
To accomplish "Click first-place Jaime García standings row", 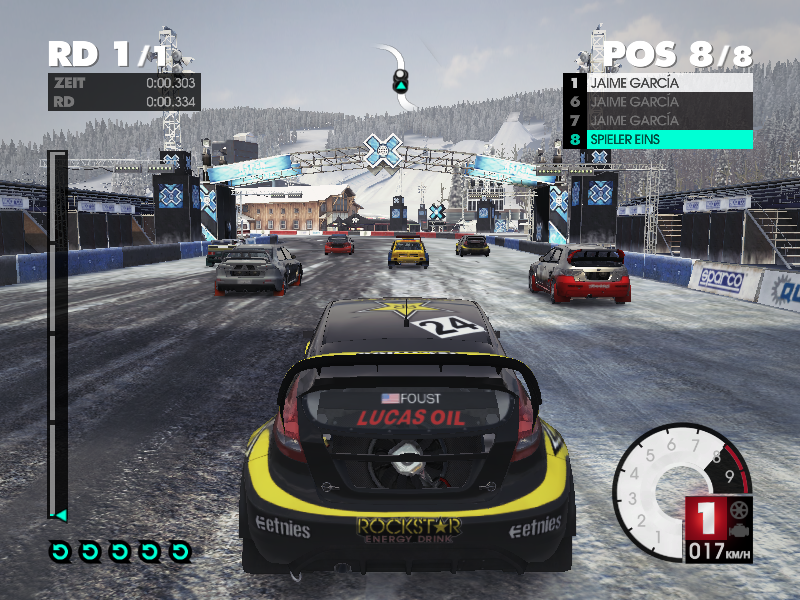I will pyautogui.click(x=658, y=83).
